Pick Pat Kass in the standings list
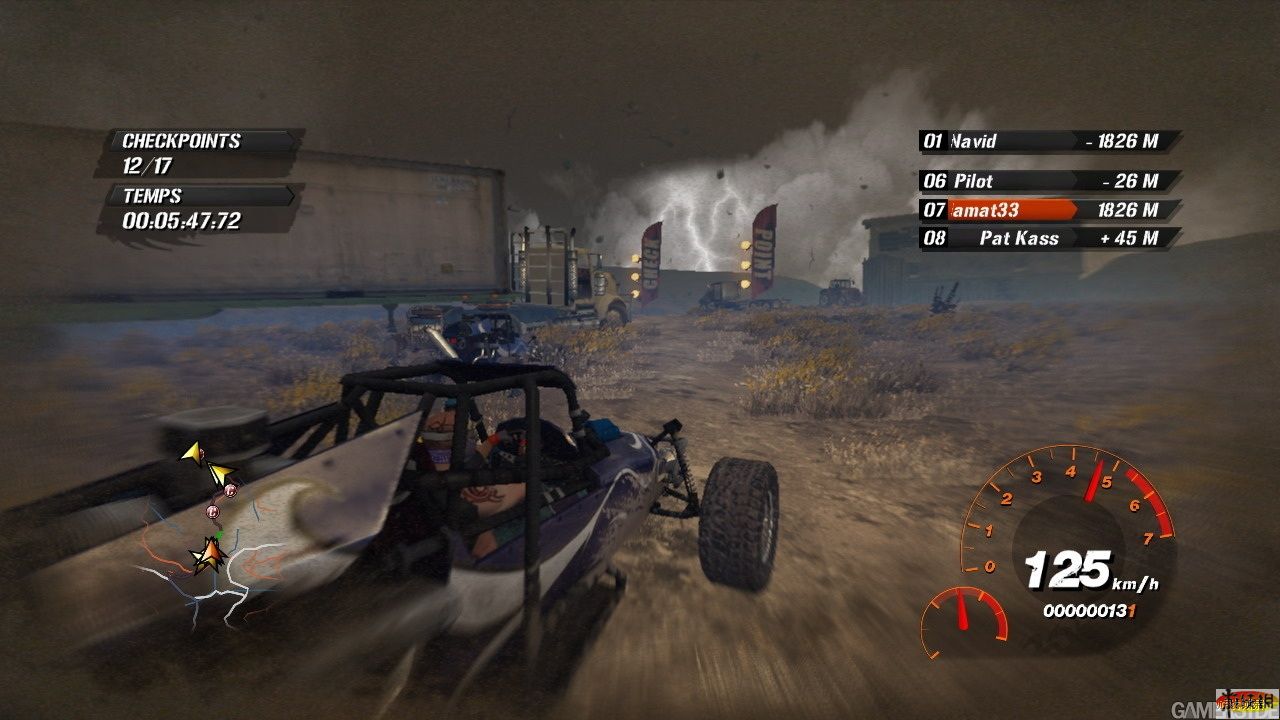Image resolution: width=1280 pixels, height=720 pixels. coord(1048,238)
